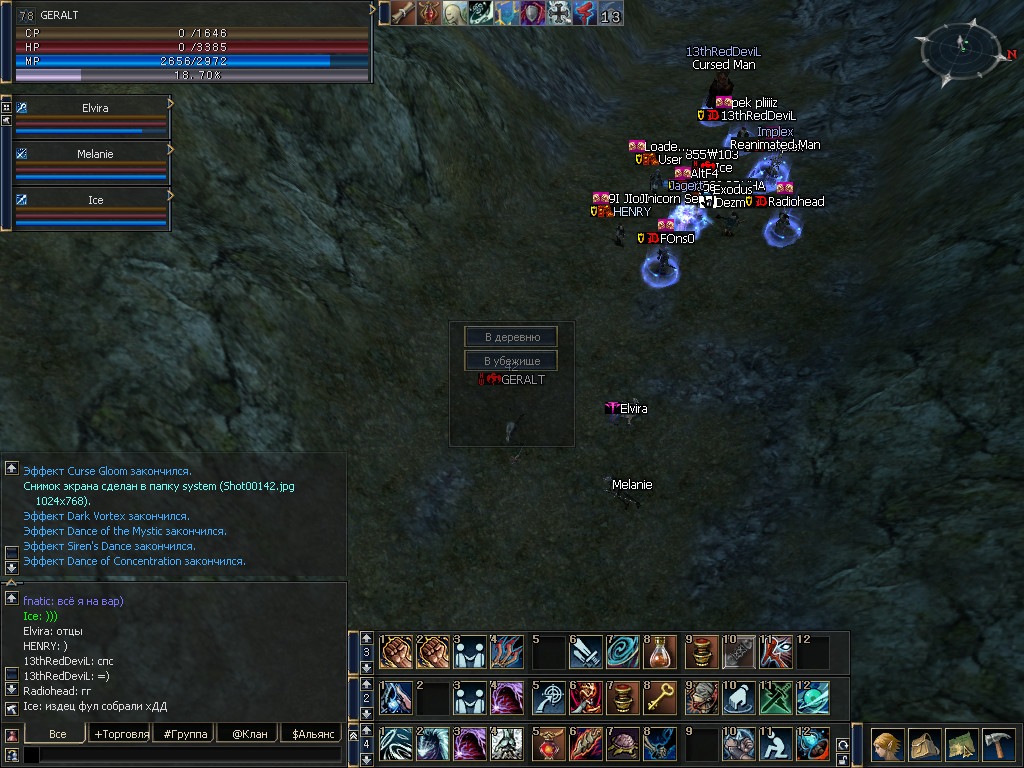Choose the "В убежище" respawn option

tap(511, 361)
